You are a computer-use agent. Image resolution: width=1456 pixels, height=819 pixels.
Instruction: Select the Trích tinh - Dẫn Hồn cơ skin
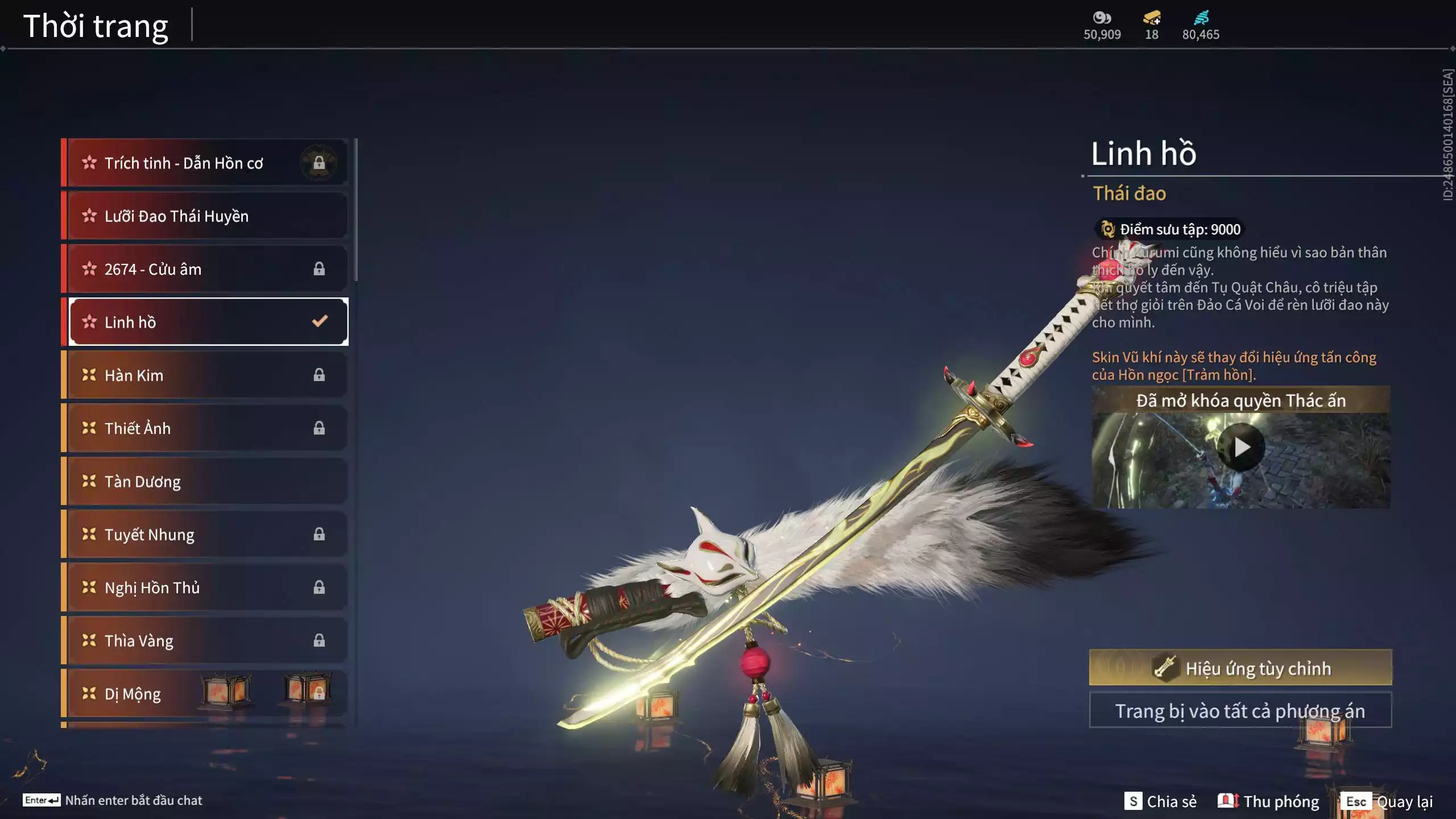click(x=205, y=163)
